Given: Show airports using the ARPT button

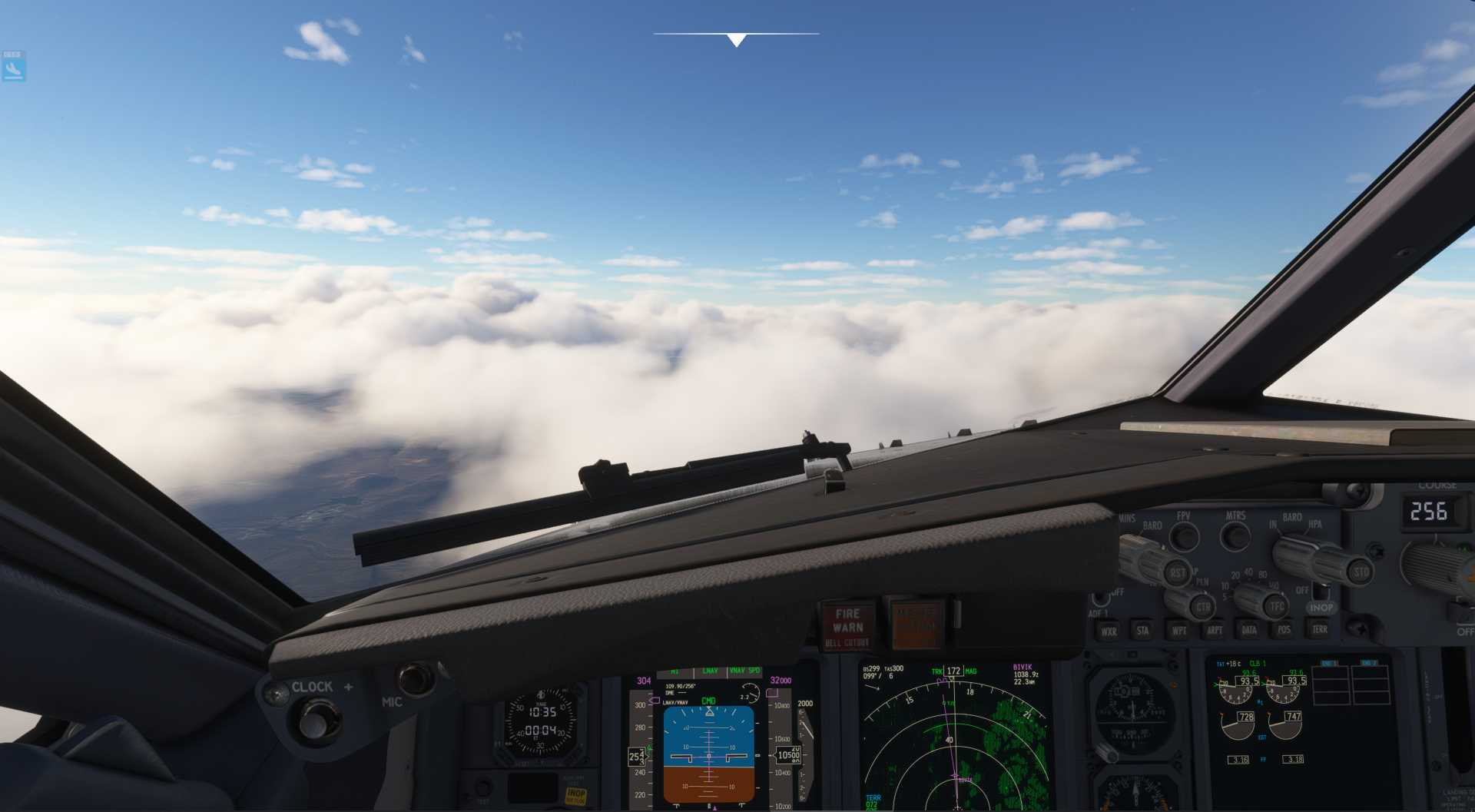Looking at the screenshot, I should pos(1215,630).
